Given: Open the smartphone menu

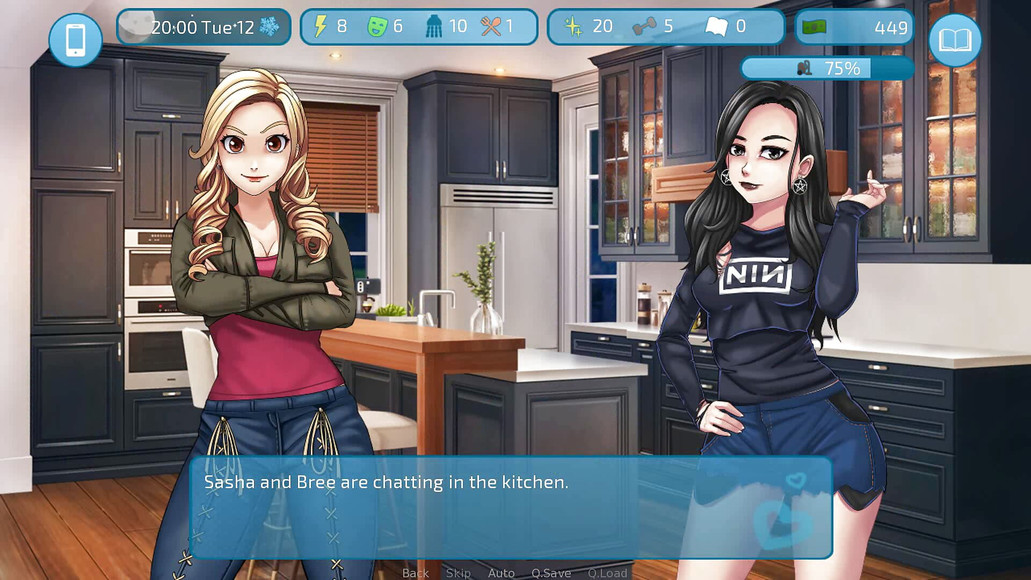Looking at the screenshot, I should tap(75, 40).
